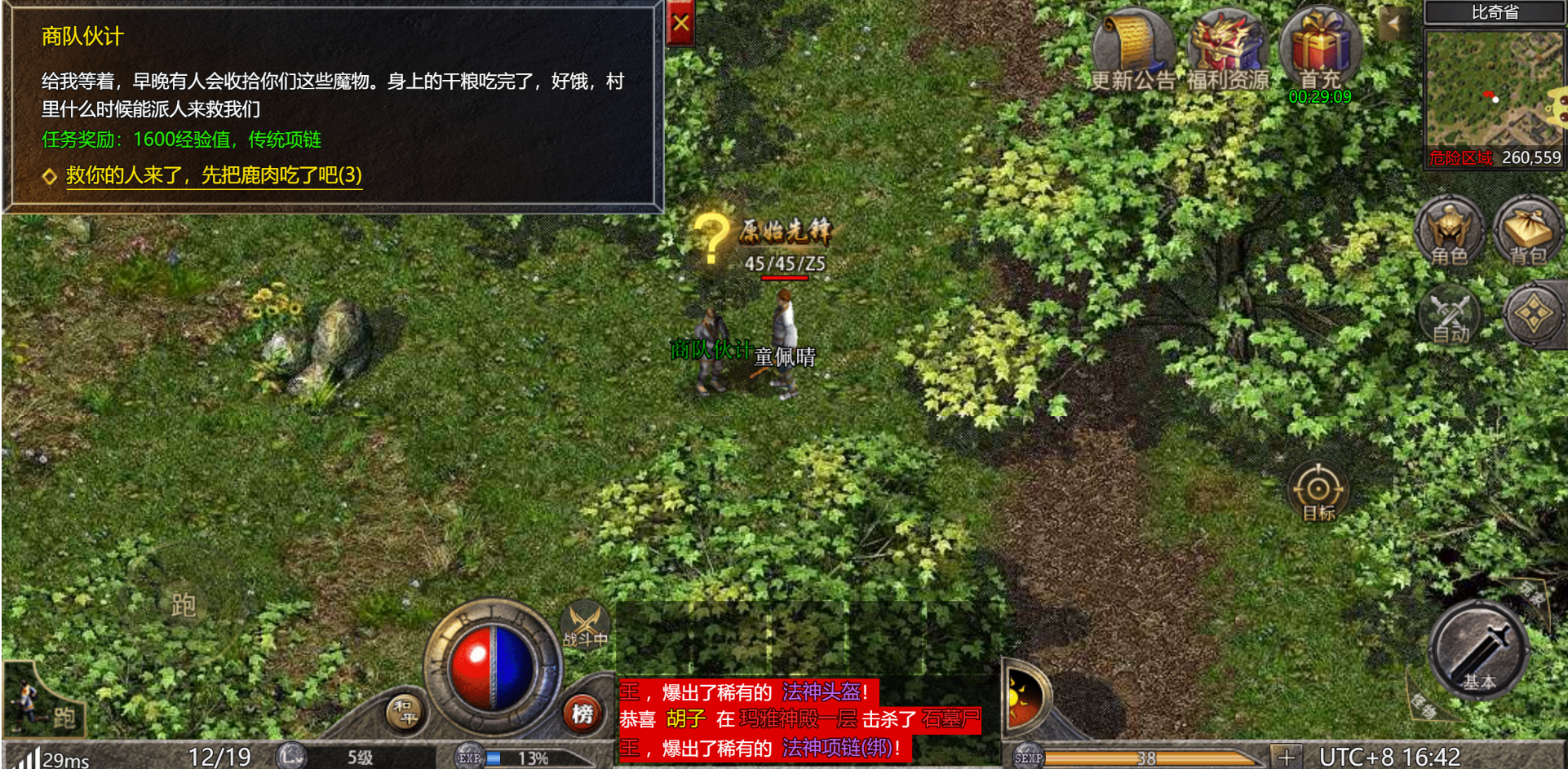Choose the reply about eating the deer meat

point(214,175)
